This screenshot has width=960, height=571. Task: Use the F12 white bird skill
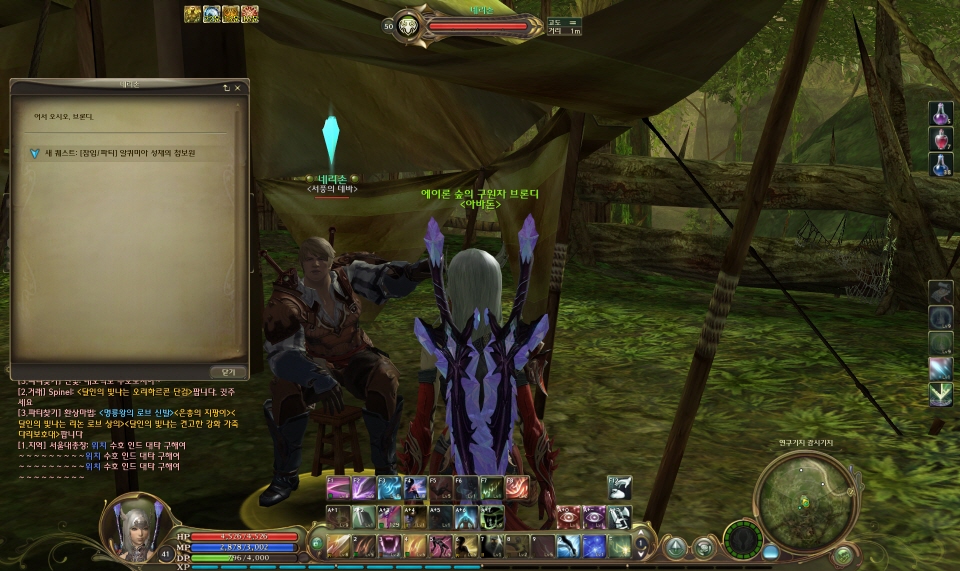(619, 487)
